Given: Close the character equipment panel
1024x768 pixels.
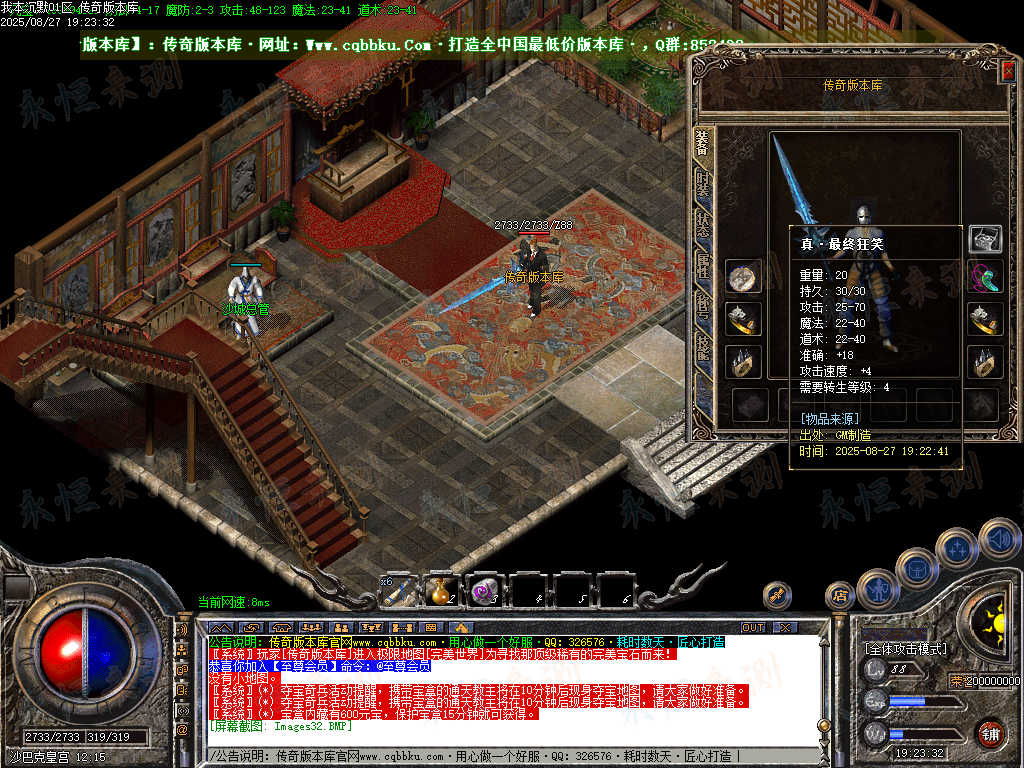Looking at the screenshot, I should click(1008, 69).
